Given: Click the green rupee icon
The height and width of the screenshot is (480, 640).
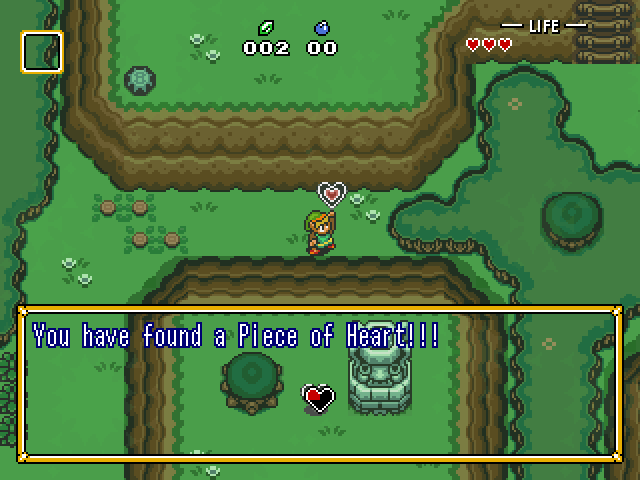Looking at the screenshot, I should pyautogui.click(x=267, y=28).
